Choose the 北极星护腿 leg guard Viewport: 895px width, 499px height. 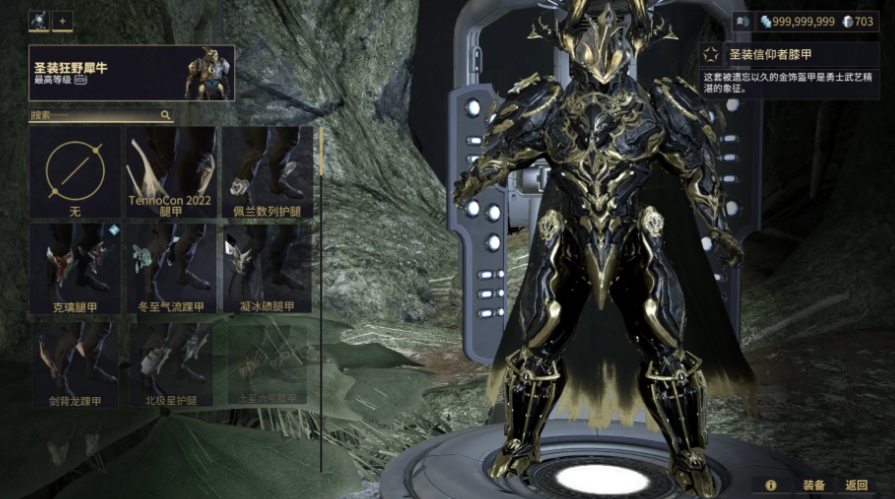[x=171, y=363]
